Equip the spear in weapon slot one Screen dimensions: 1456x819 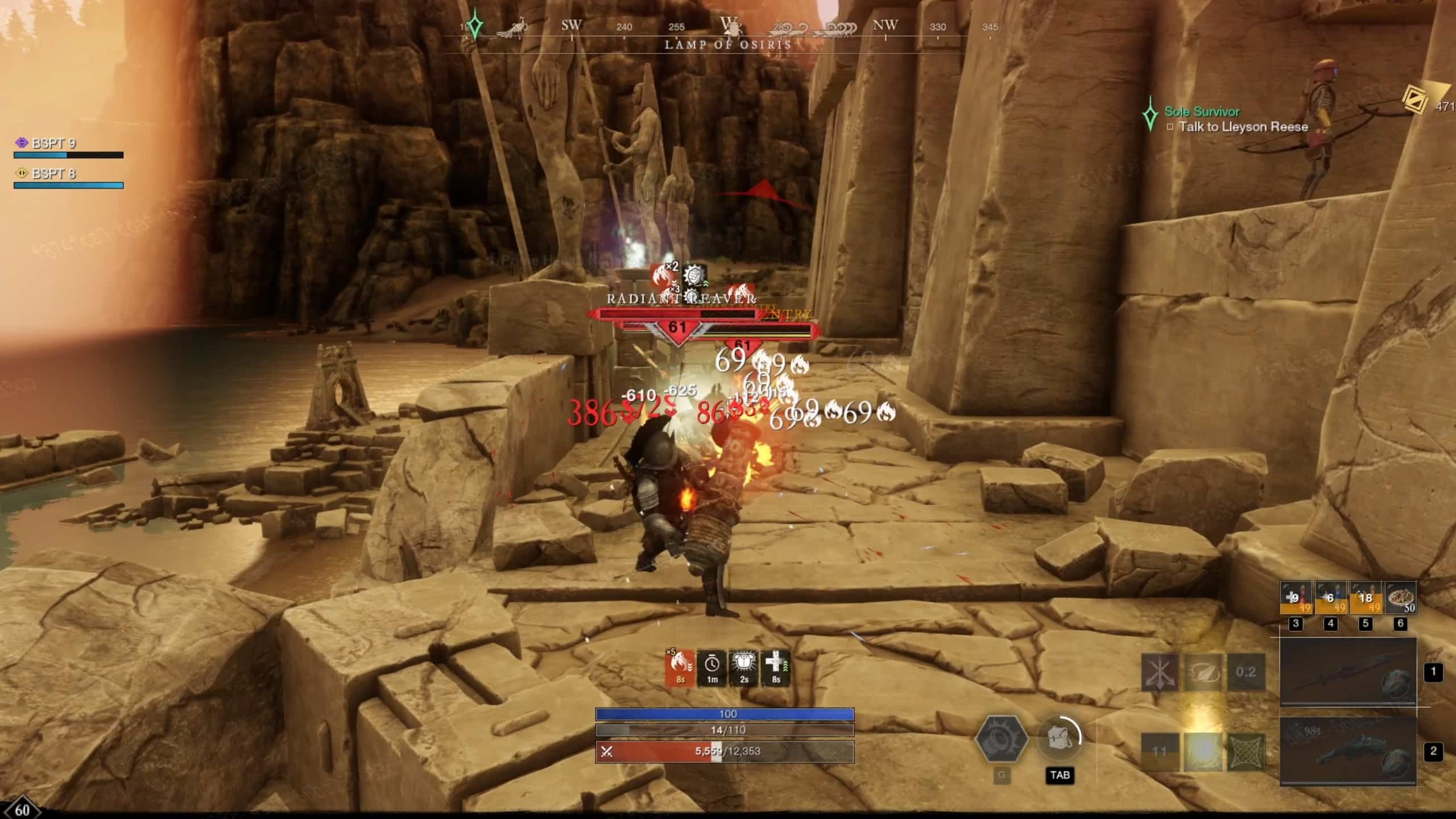click(x=1348, y=672)
